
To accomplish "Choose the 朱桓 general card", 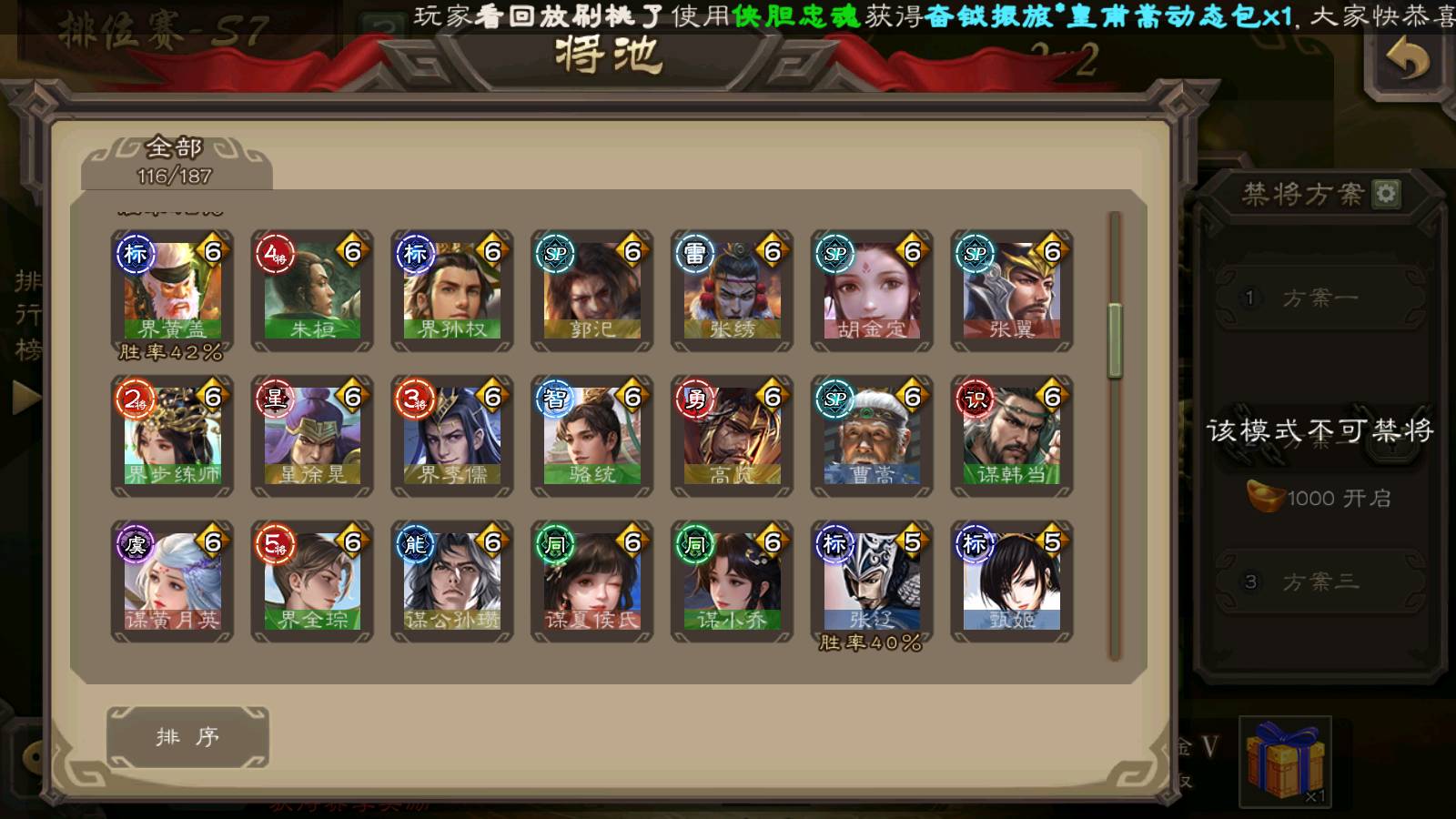I will (312, 290).
